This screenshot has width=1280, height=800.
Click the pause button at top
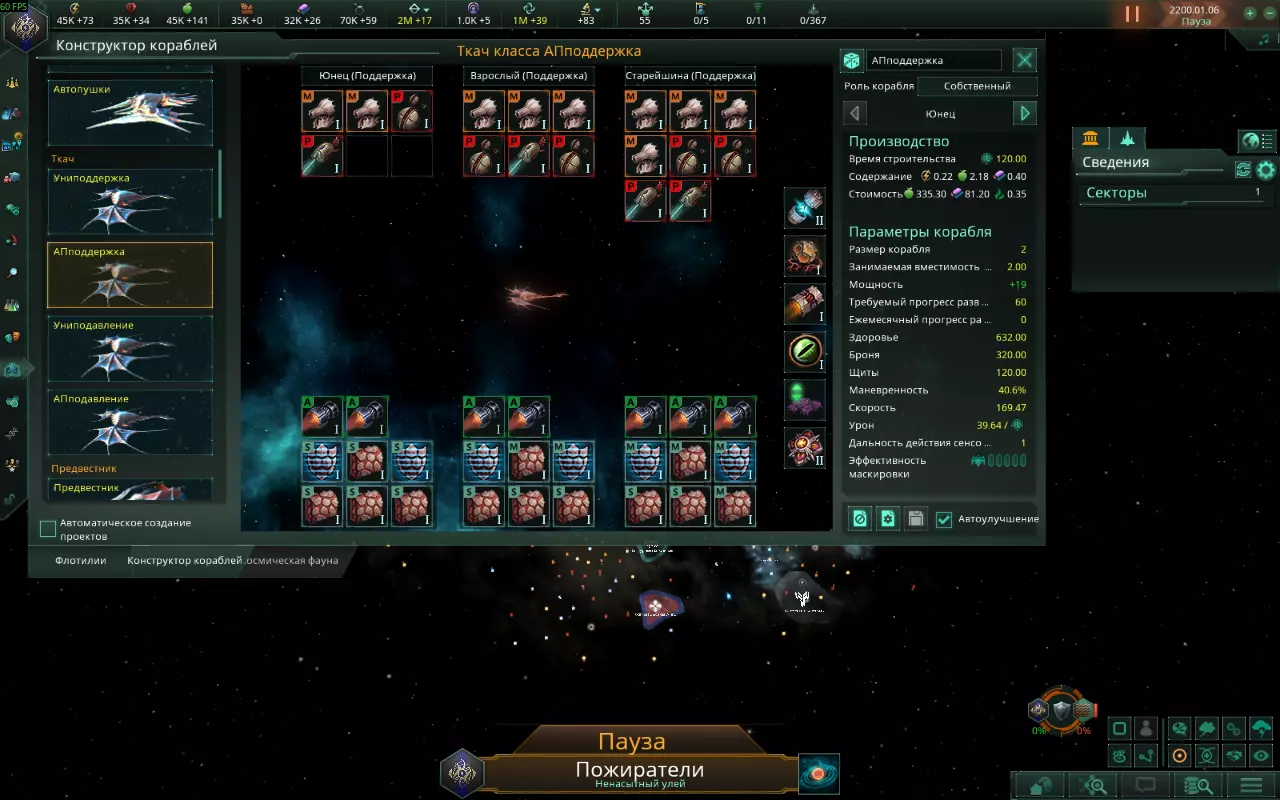[1132, 14]
